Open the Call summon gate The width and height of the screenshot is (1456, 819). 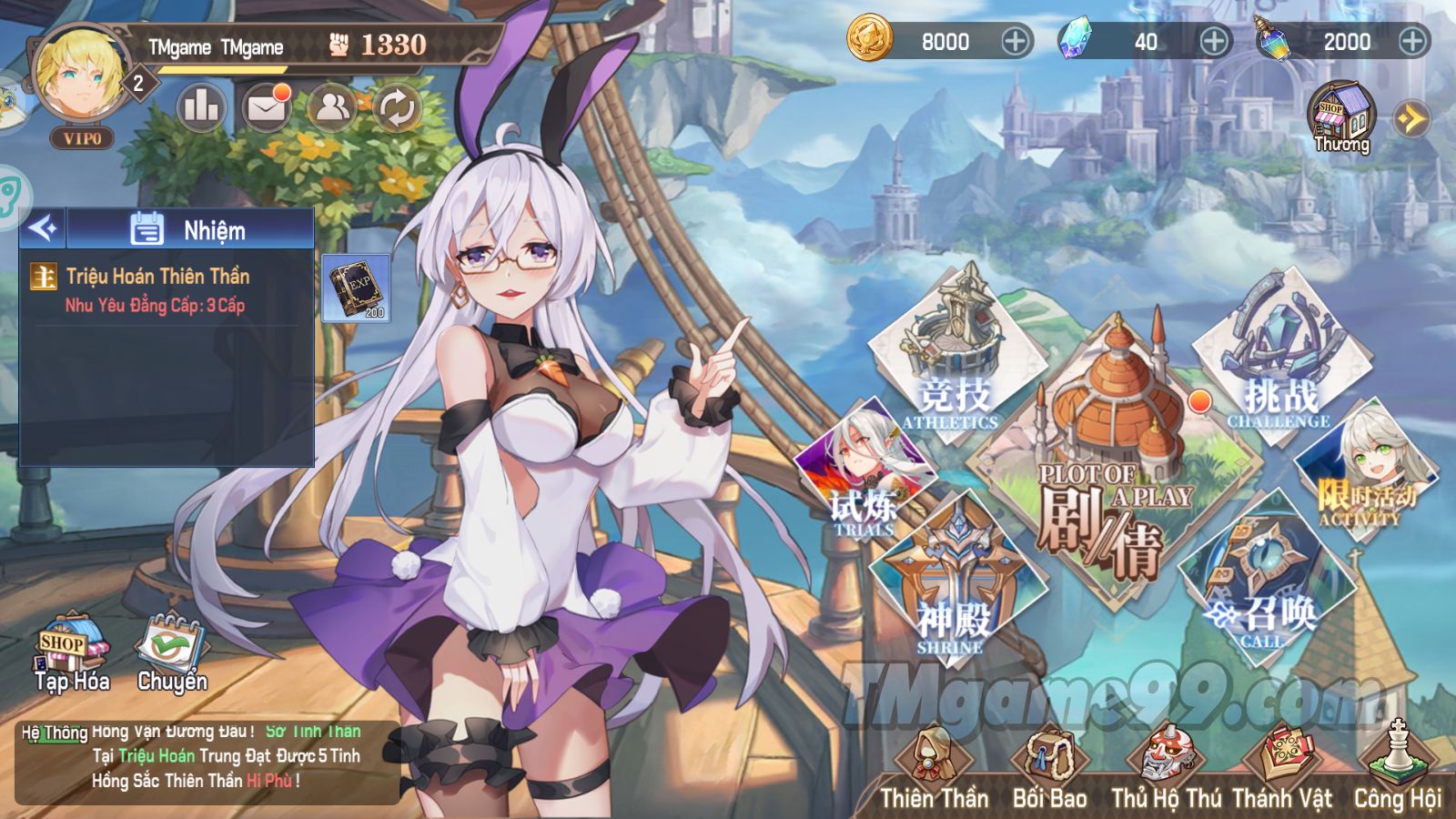tap(1265, 582)
